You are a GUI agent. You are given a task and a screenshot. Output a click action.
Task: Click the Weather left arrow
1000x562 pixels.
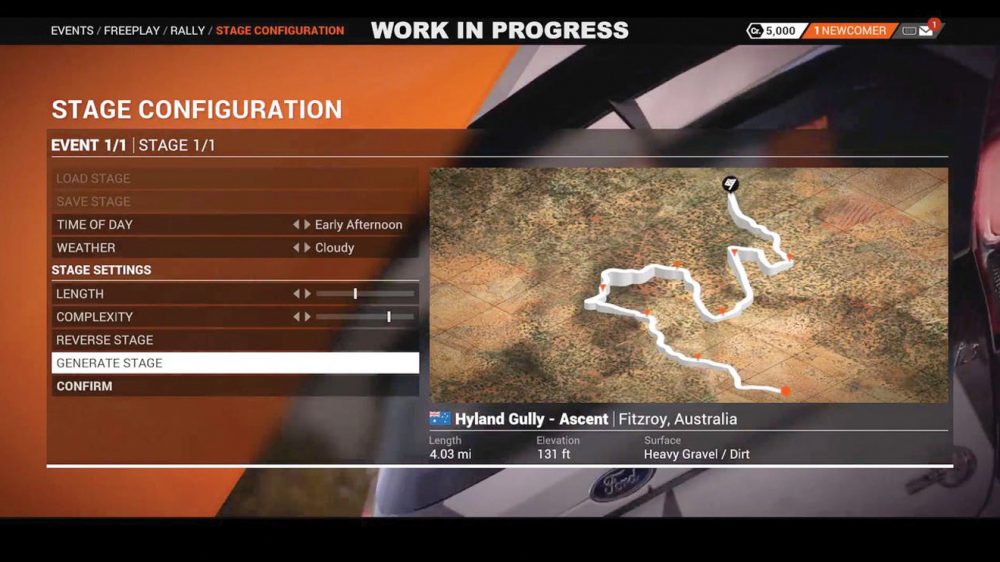coord(296,248)
